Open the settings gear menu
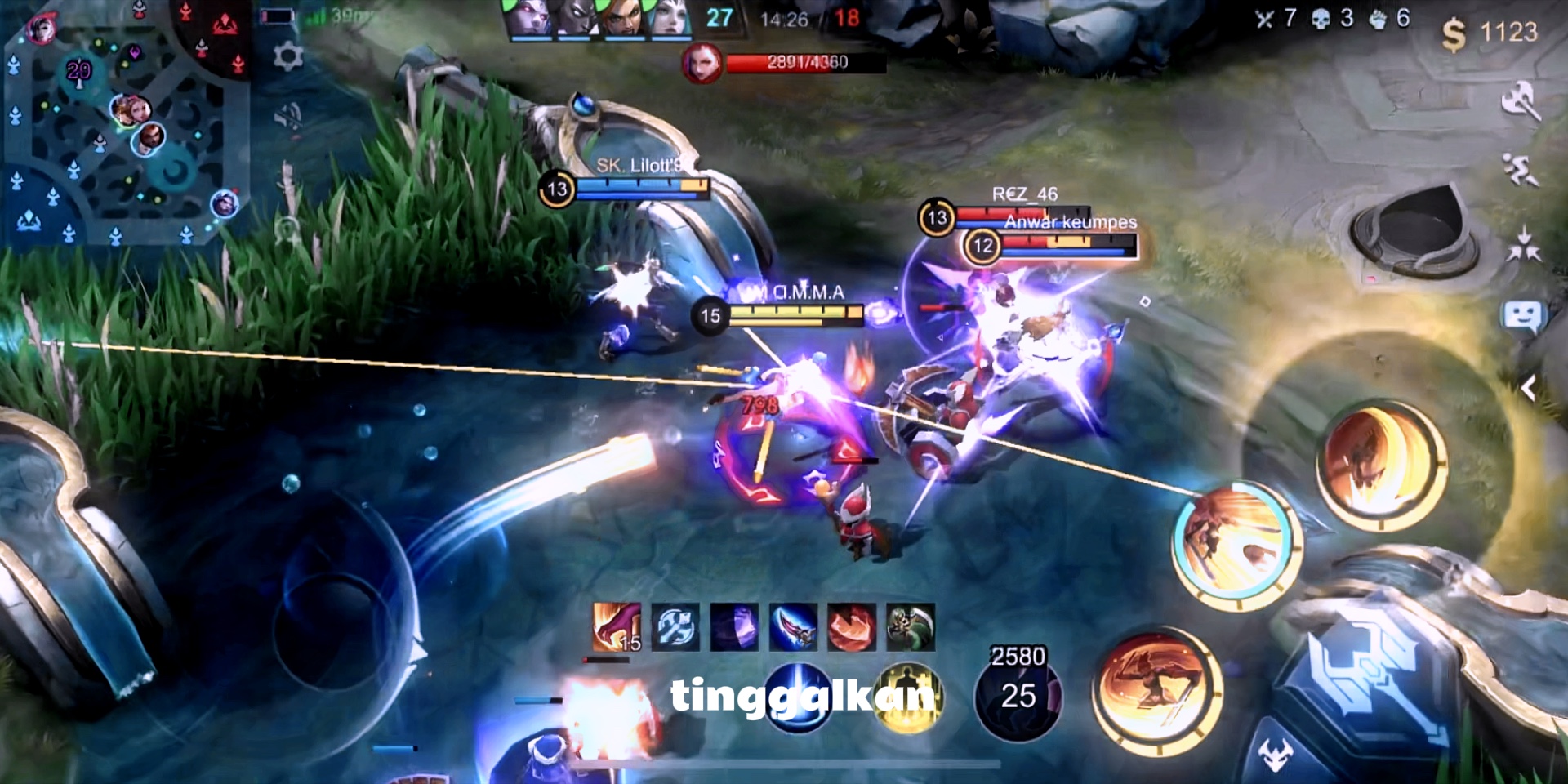This screenshot has width=1568, height=784. click(287, 57)
